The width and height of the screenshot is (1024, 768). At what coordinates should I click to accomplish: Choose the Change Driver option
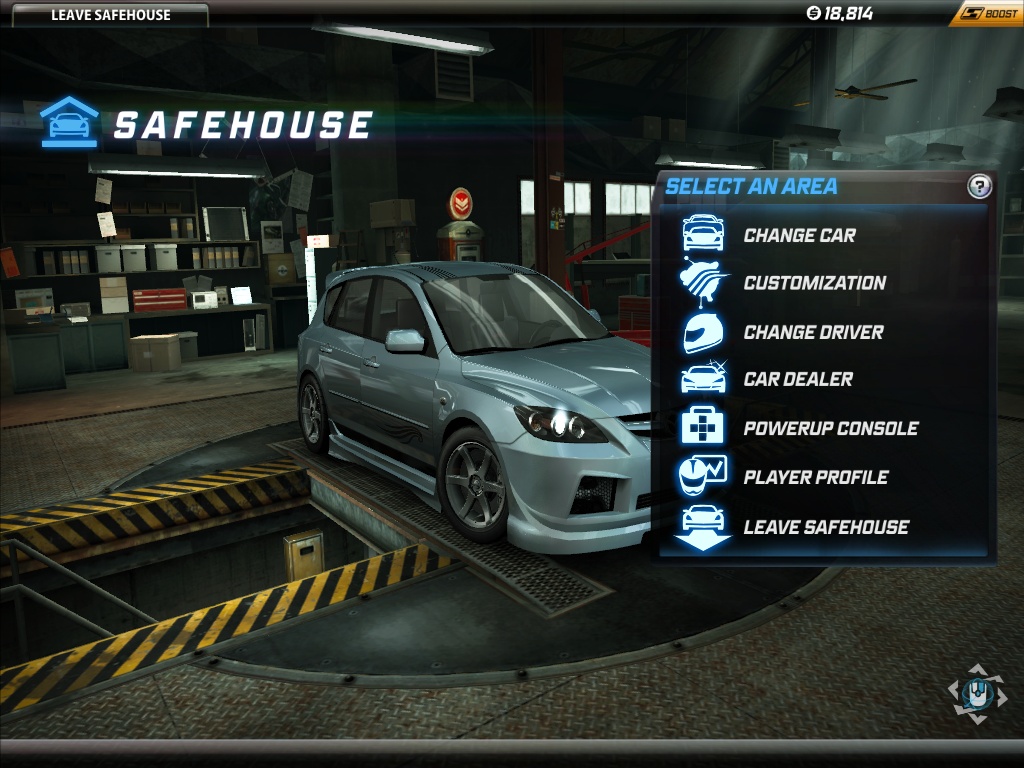click(x=812, y=332)
